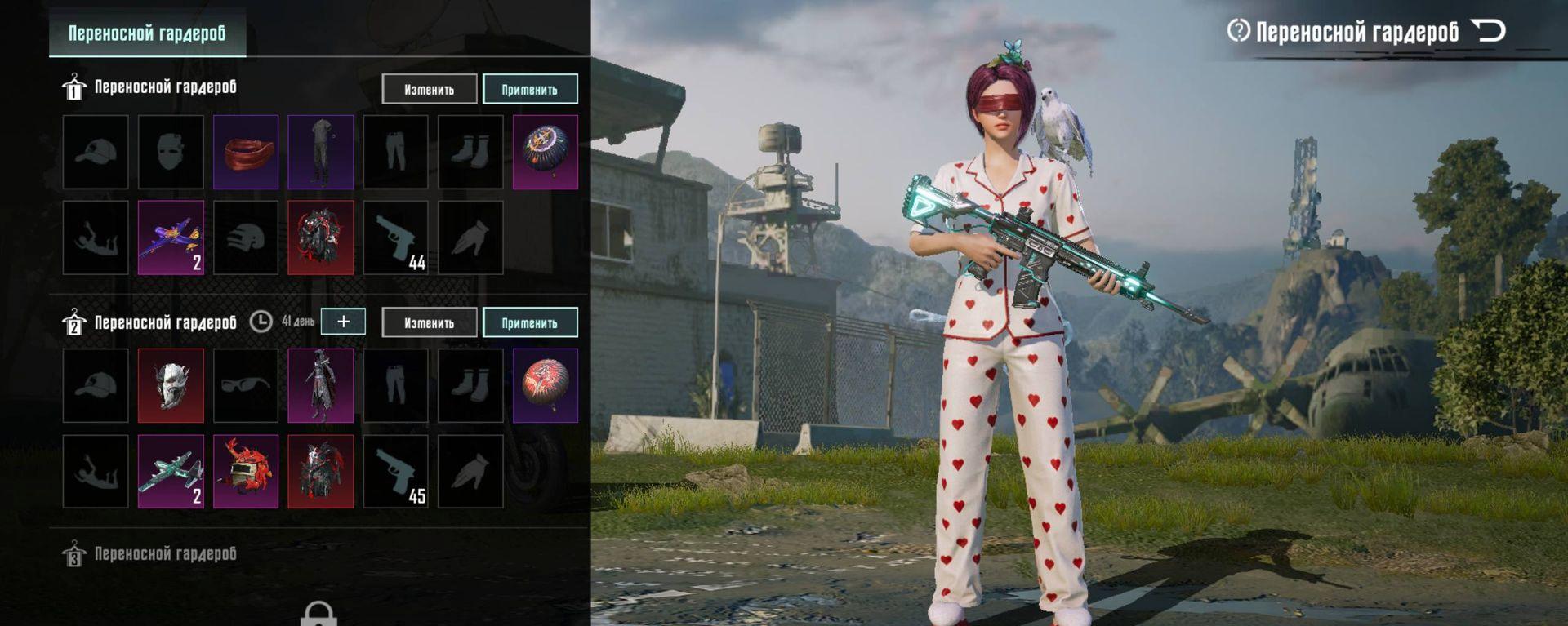Select the red round parachute slot
Image resolution: width=1568 pixels, height=626 pixels.
click(546, 385)
